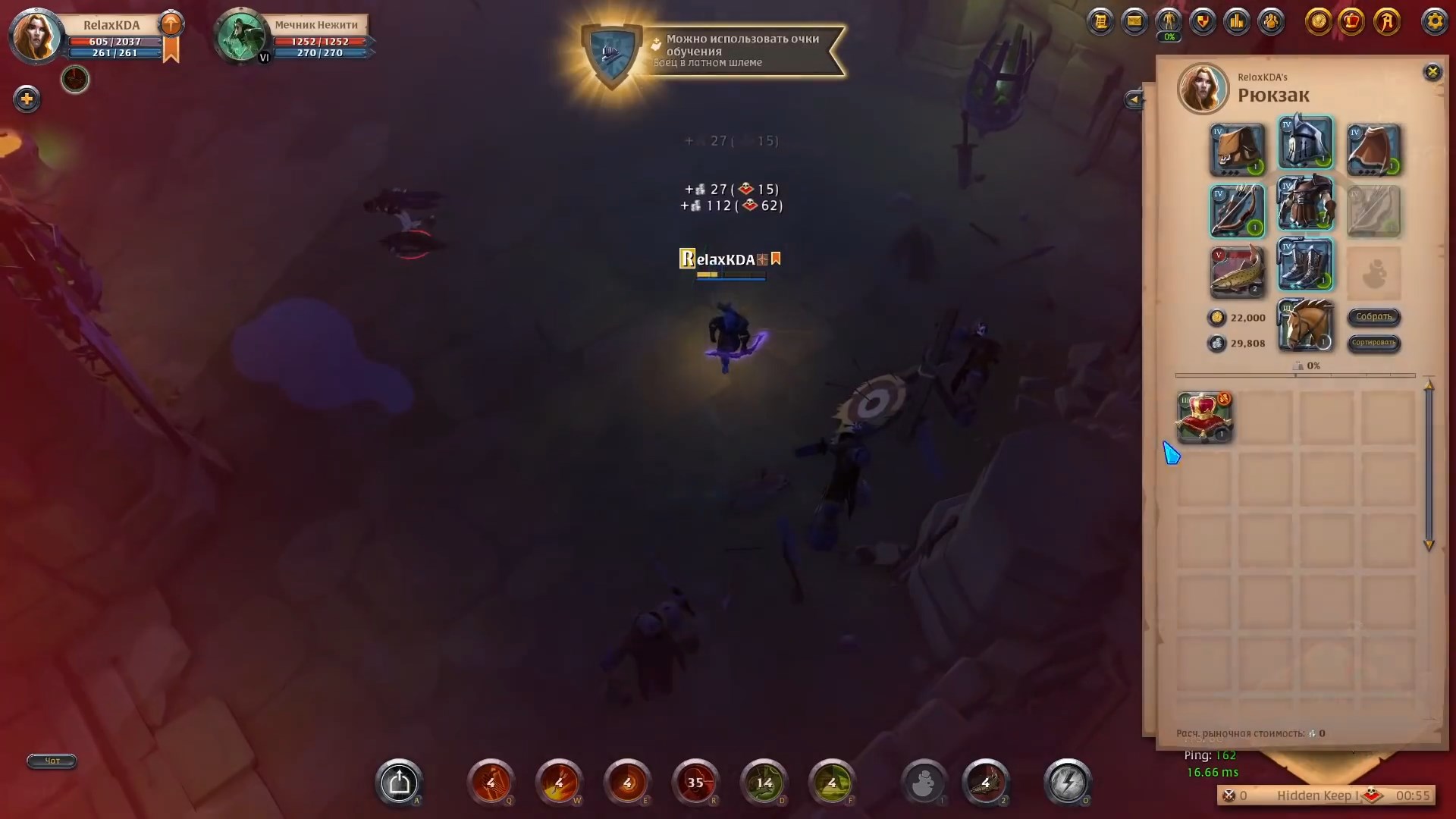This screenshot has height=819, width=1456.
Task: Select the equipped plate helmet slot
Action: click(1306, 143)
